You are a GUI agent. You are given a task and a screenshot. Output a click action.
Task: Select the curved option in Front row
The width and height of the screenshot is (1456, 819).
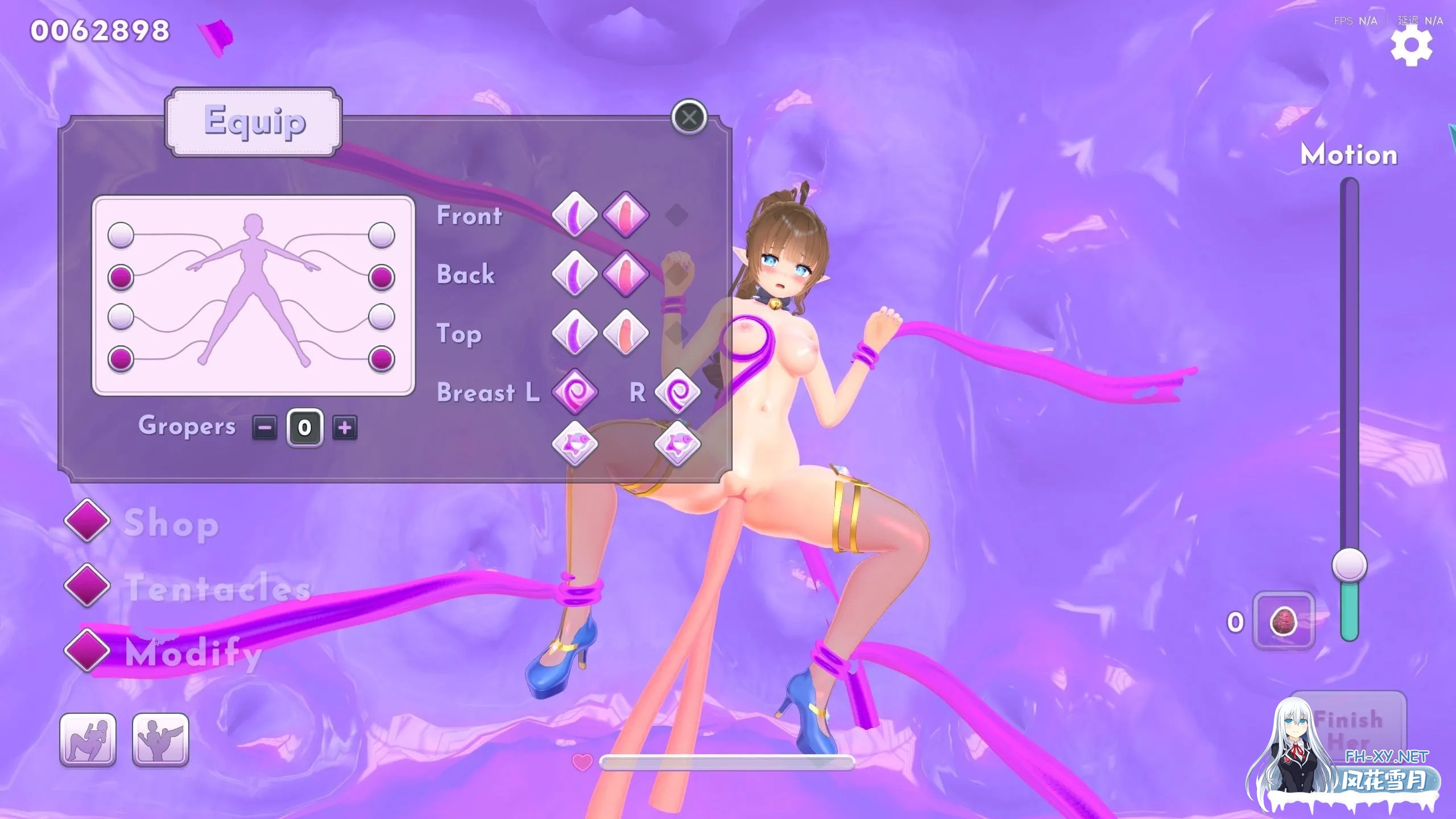(x=574, y=215)
